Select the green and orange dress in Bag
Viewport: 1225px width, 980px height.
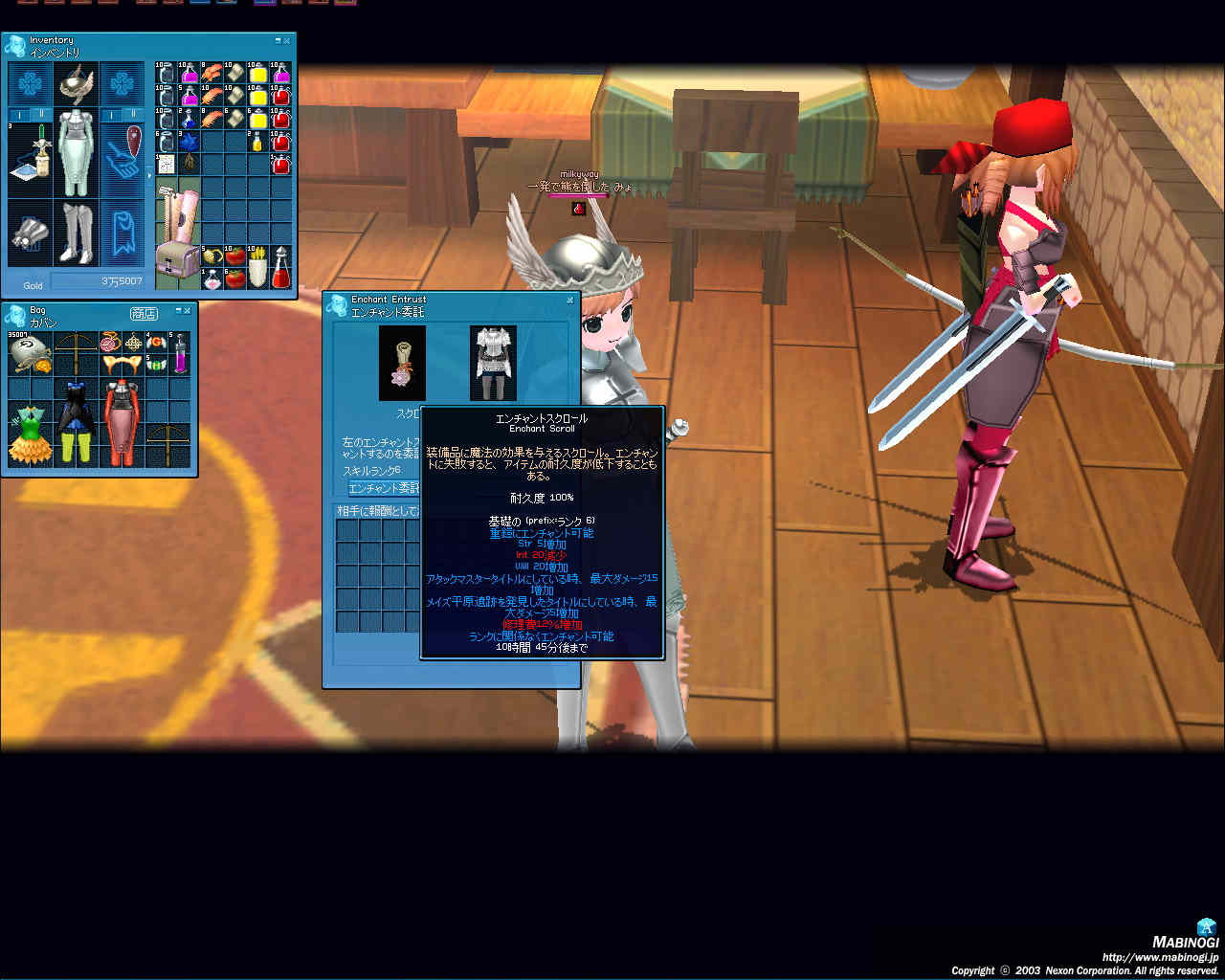[29, 435]
